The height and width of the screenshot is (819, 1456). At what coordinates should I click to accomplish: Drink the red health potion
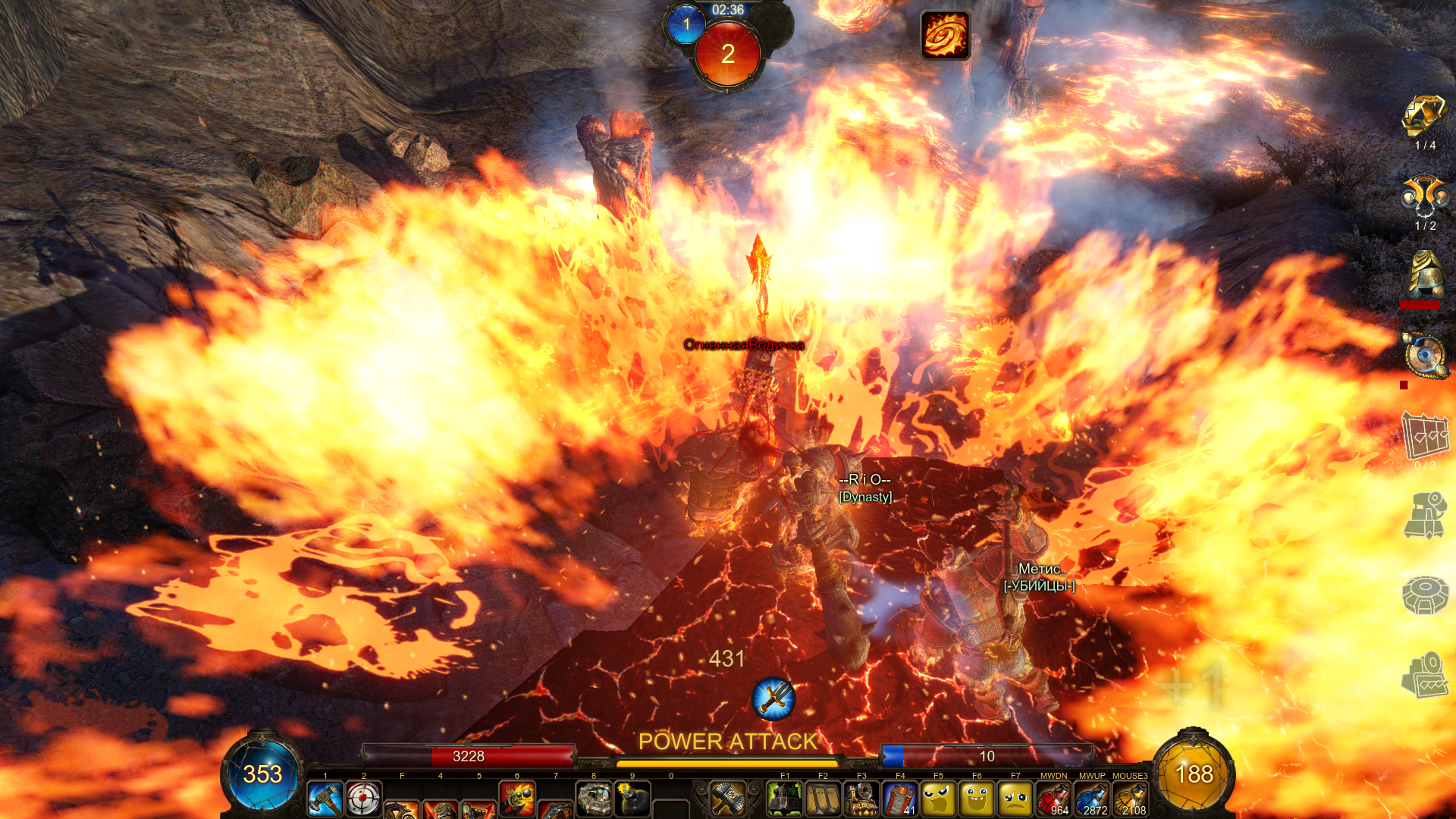pos(1054,799)
